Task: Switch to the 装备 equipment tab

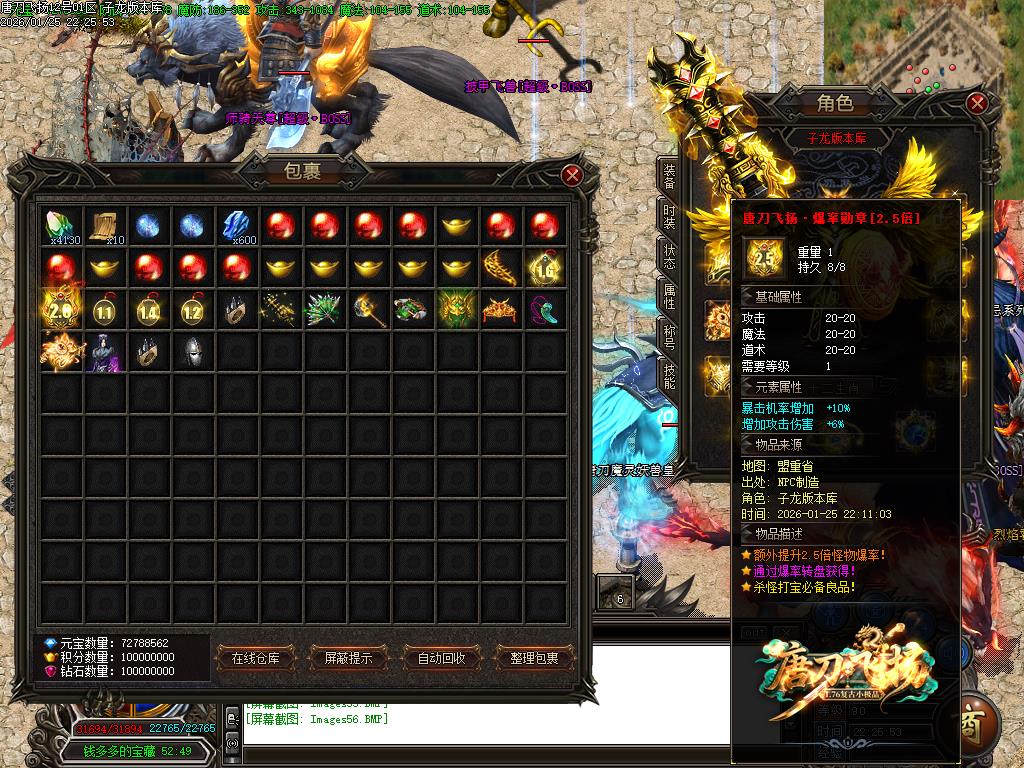Action: [x=669, y=178]
